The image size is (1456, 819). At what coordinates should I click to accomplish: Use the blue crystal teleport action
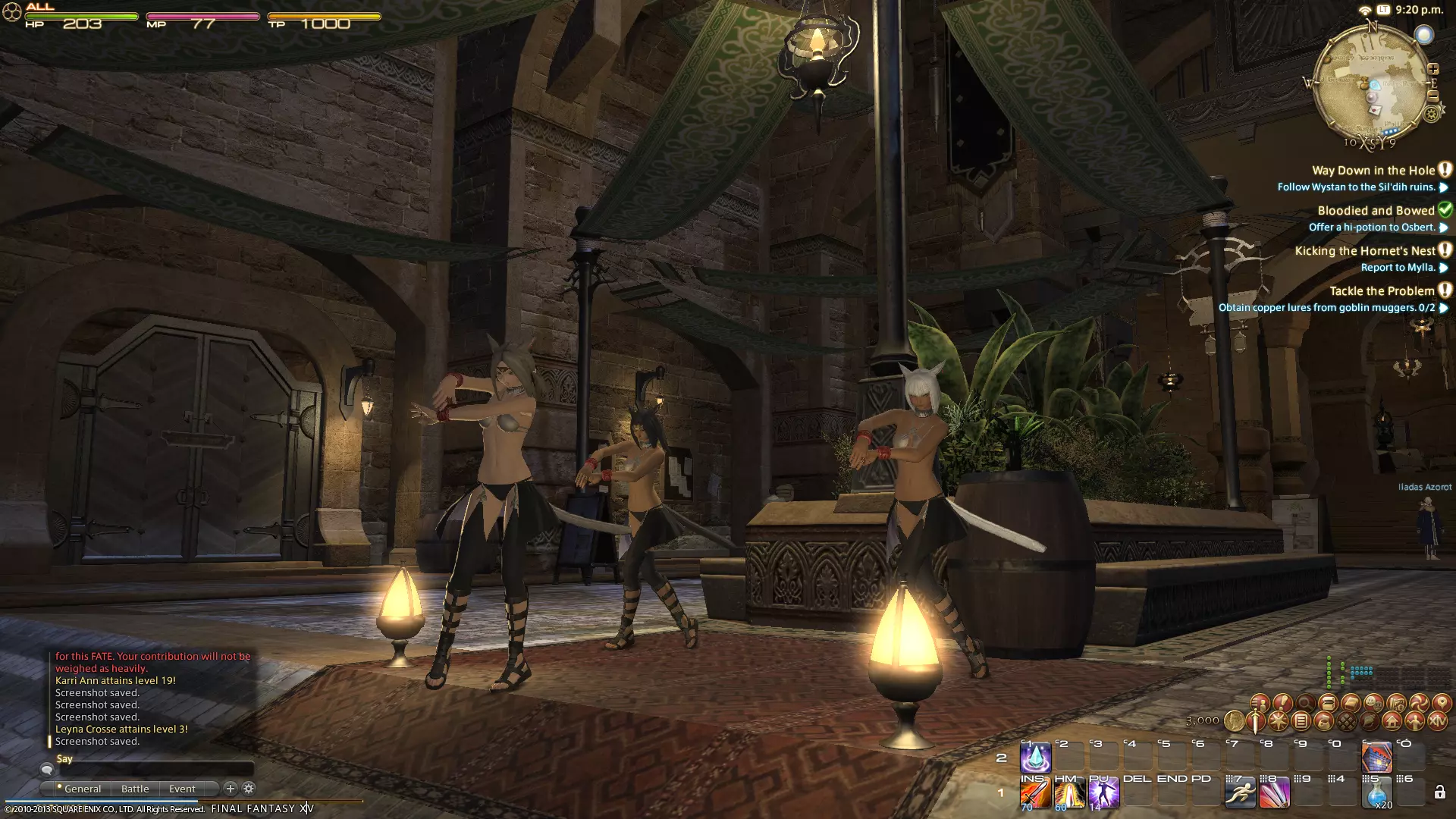[1035, 758]
